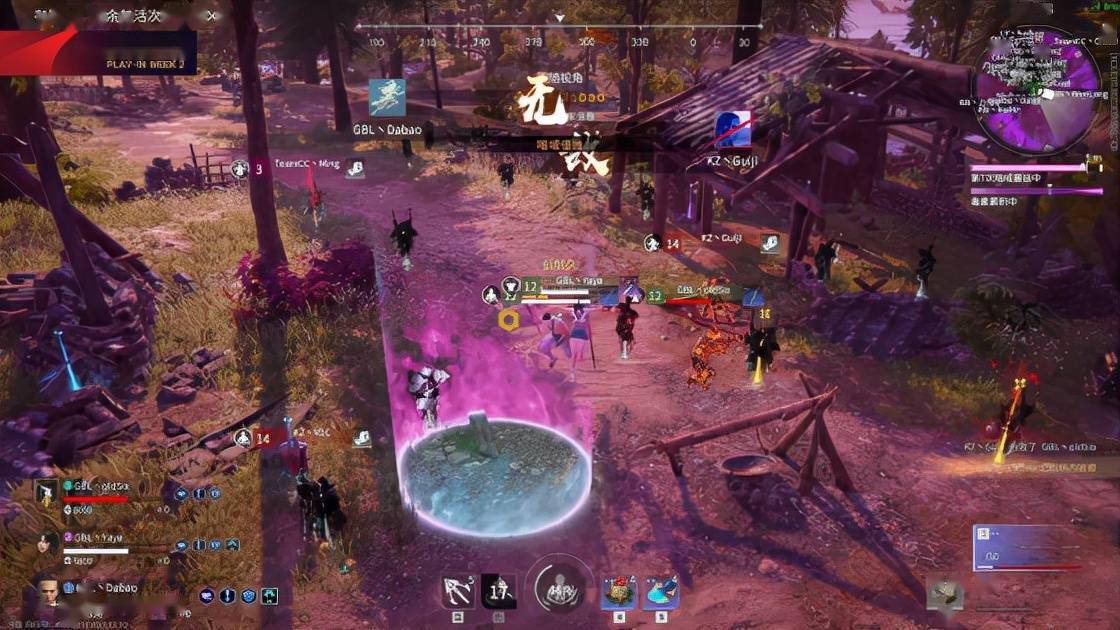The image size is (1120, 630).
Task: Select the top teammate portrait in squad list
Action: tap(47, 491)
